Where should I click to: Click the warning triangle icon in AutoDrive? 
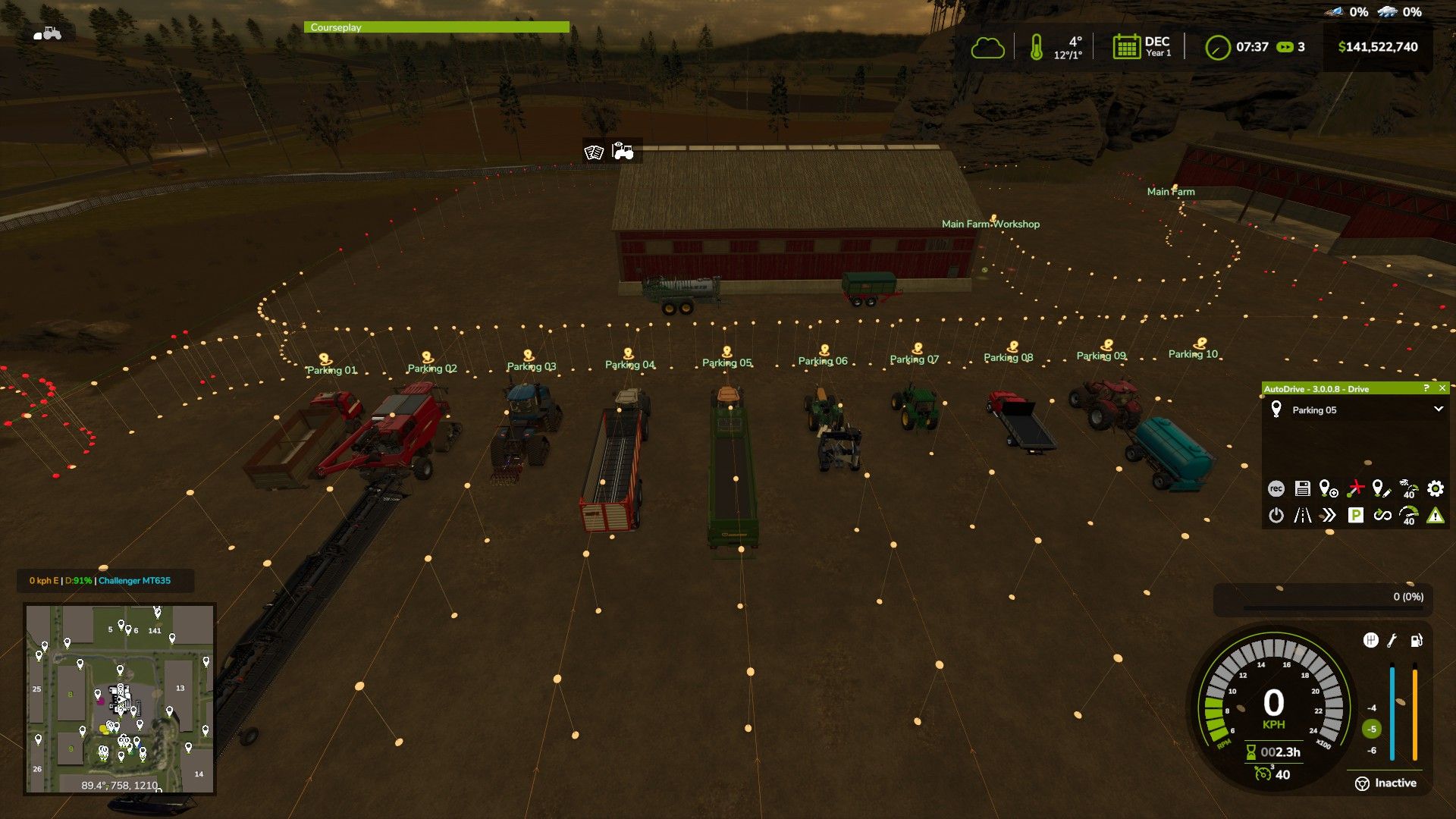[1434, 514]
